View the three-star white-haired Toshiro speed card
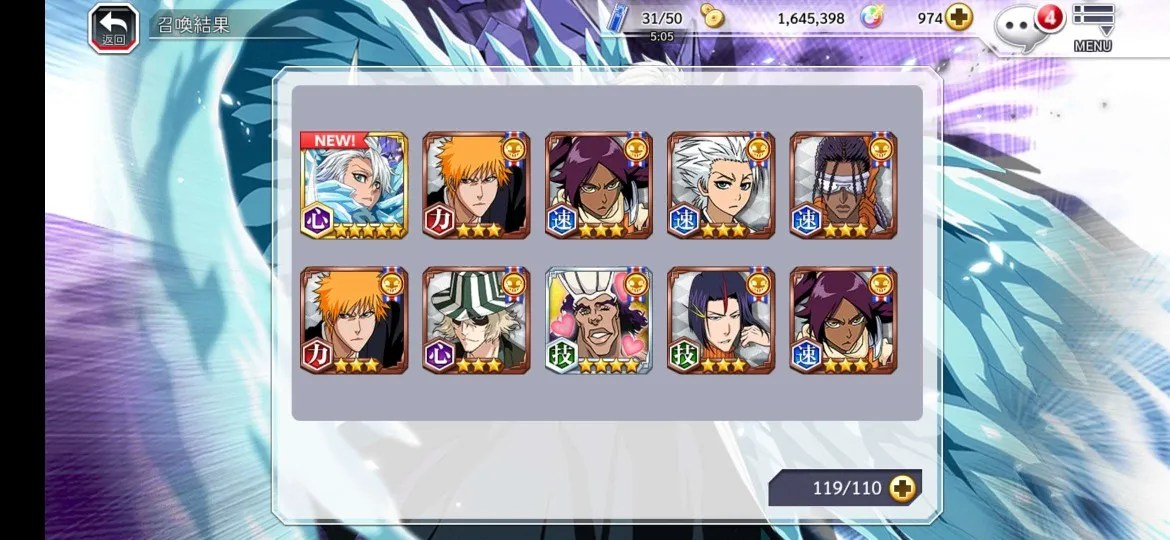This screenshot has height=540, width=1170. (721, 185)
